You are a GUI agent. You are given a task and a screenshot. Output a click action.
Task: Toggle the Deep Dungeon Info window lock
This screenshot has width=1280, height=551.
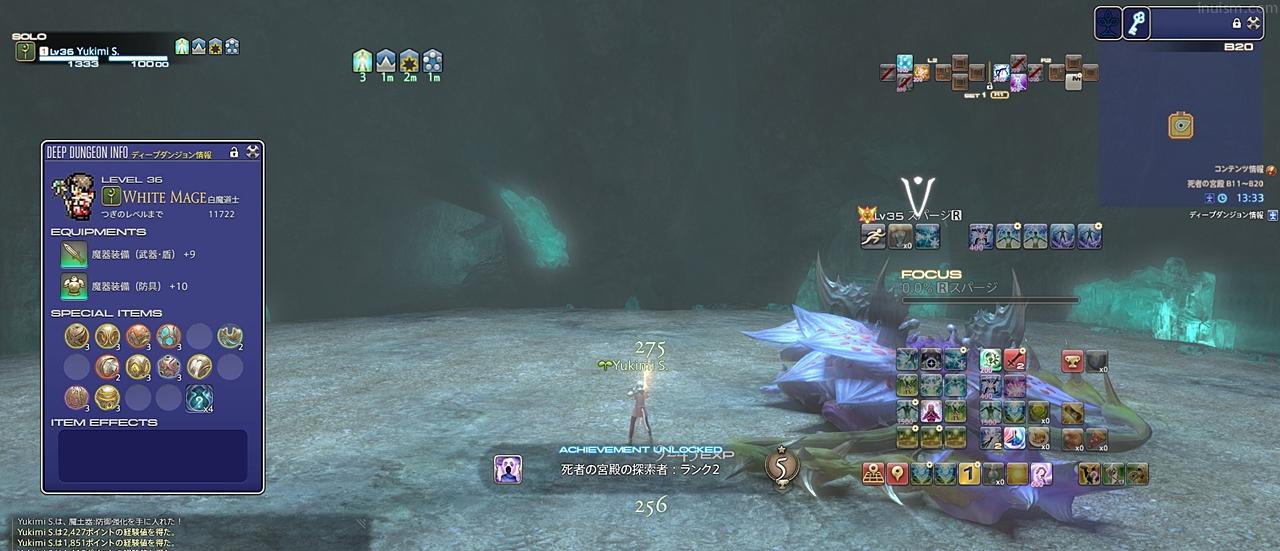(x=234, y=152)
